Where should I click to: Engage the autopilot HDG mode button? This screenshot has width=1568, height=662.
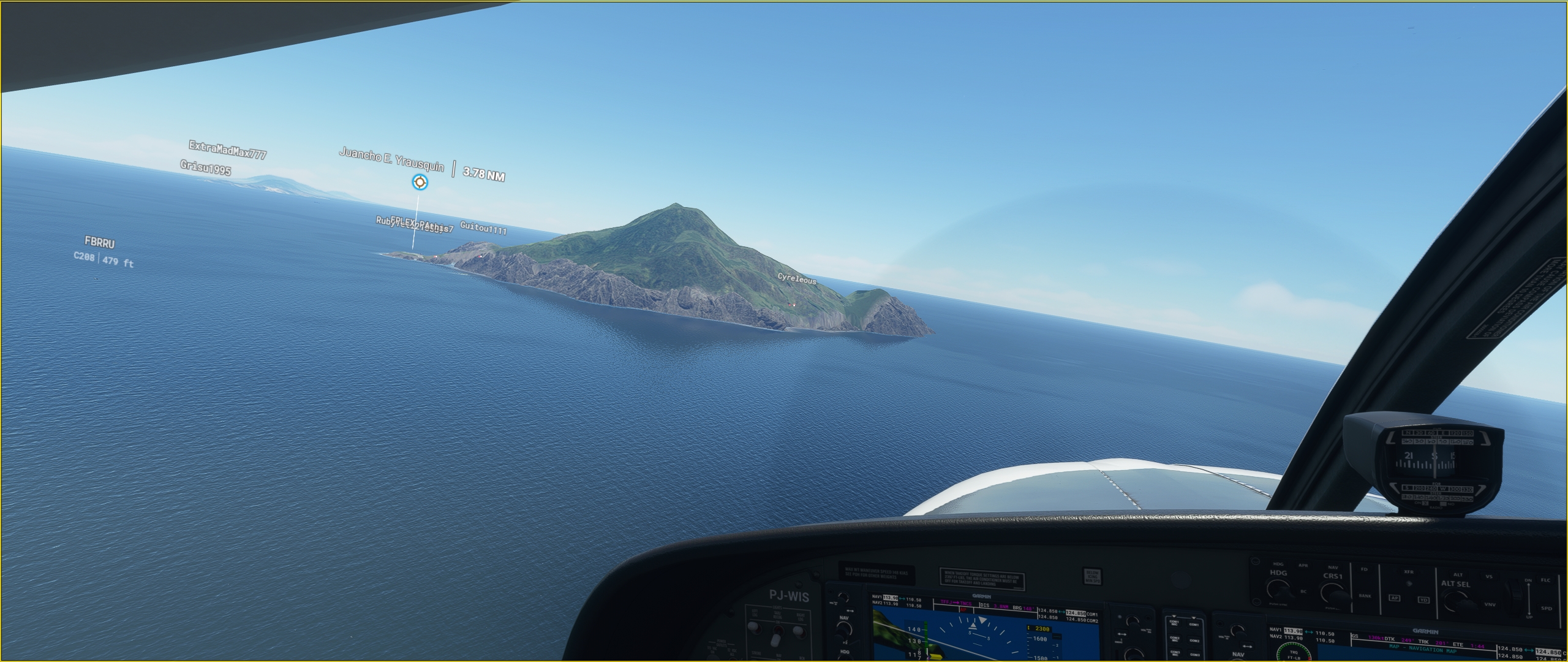tap(1278, 564)
